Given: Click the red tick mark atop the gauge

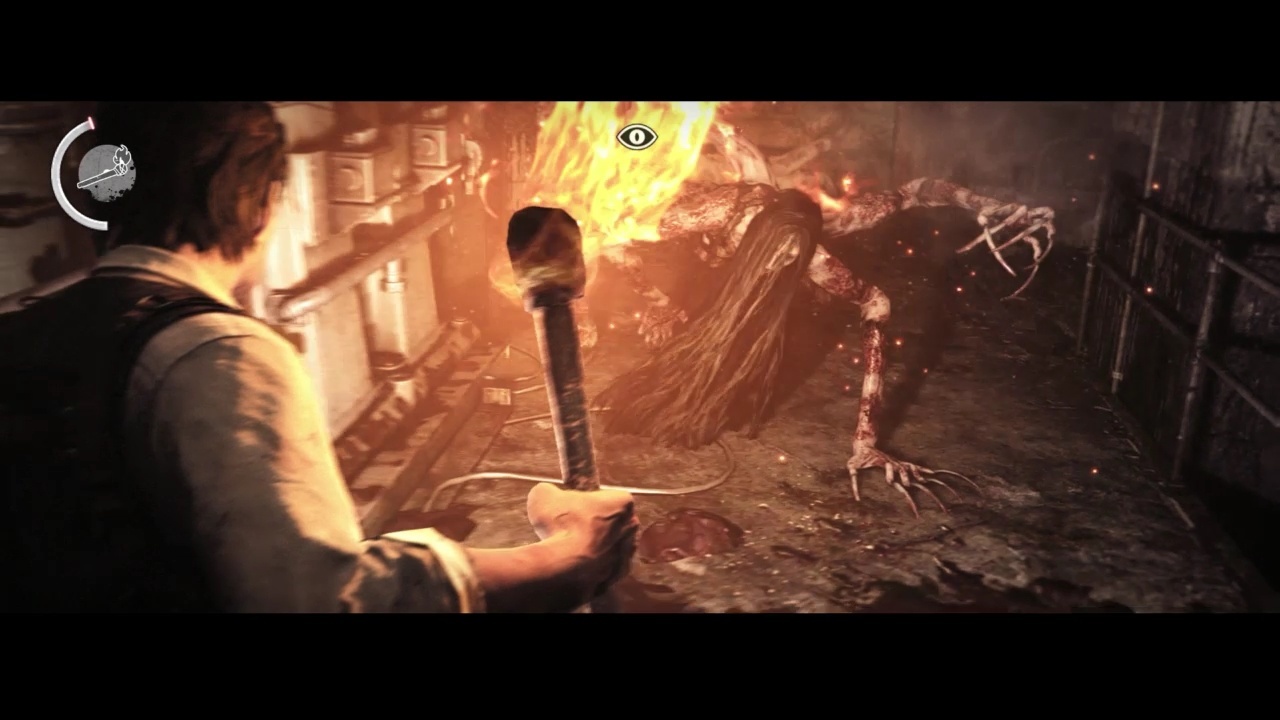Looking at the screenshot, I should click(91, 122).
